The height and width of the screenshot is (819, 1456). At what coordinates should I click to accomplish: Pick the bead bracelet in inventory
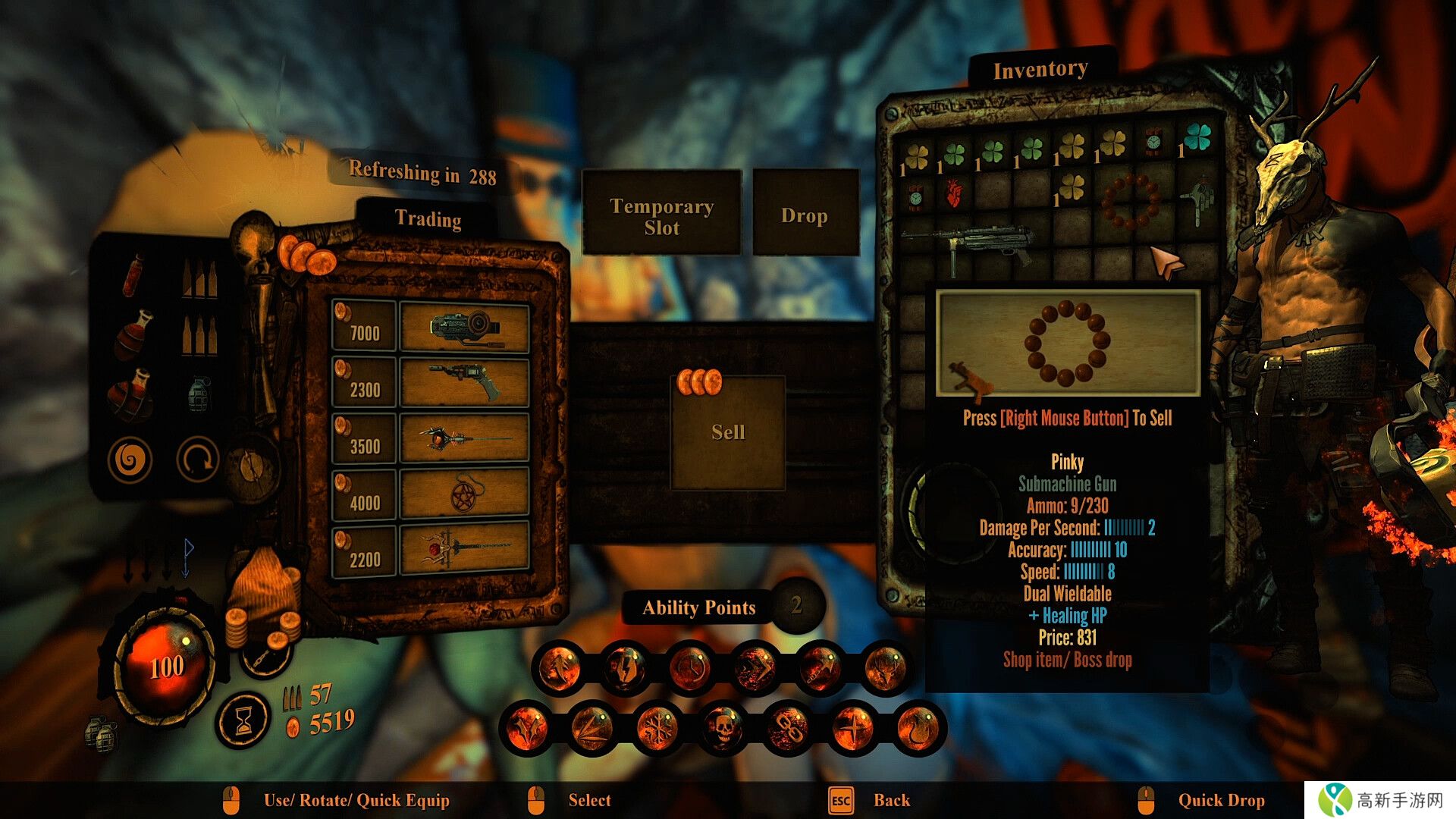click(x=1130, y=201)
